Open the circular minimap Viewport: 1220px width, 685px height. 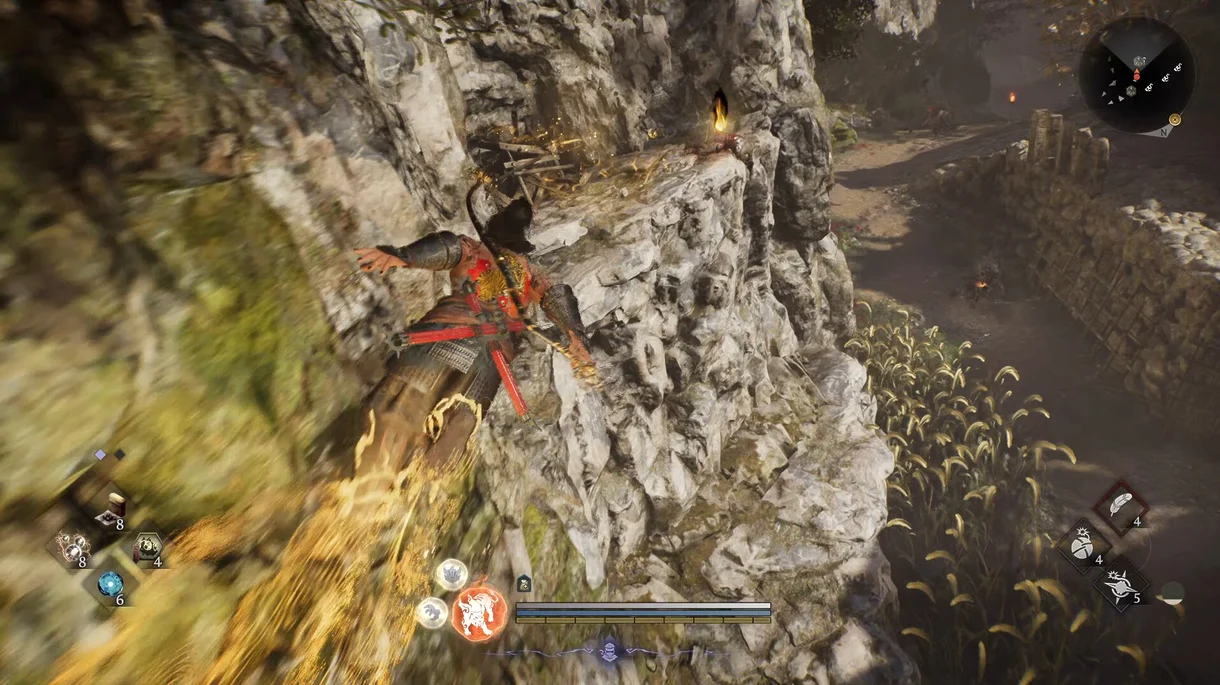click(1136, 74)
